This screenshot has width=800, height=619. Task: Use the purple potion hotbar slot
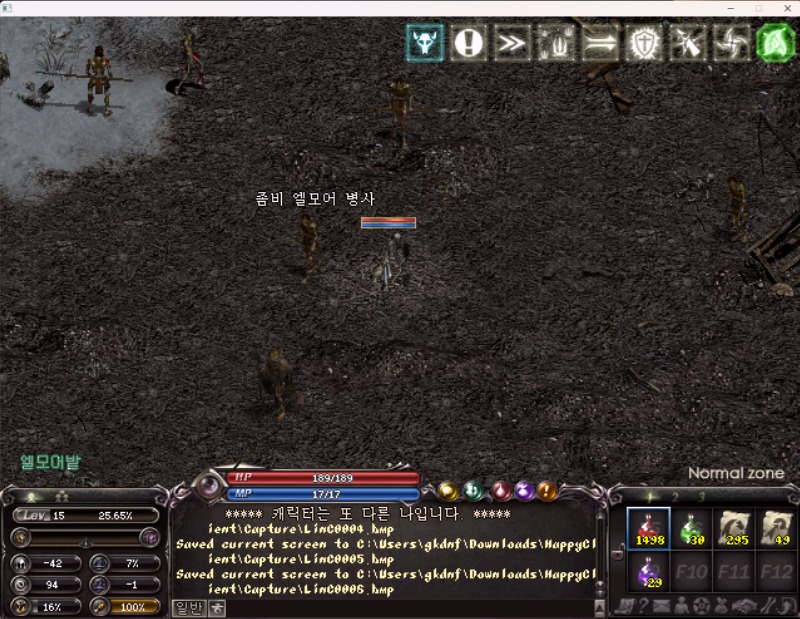648,572
